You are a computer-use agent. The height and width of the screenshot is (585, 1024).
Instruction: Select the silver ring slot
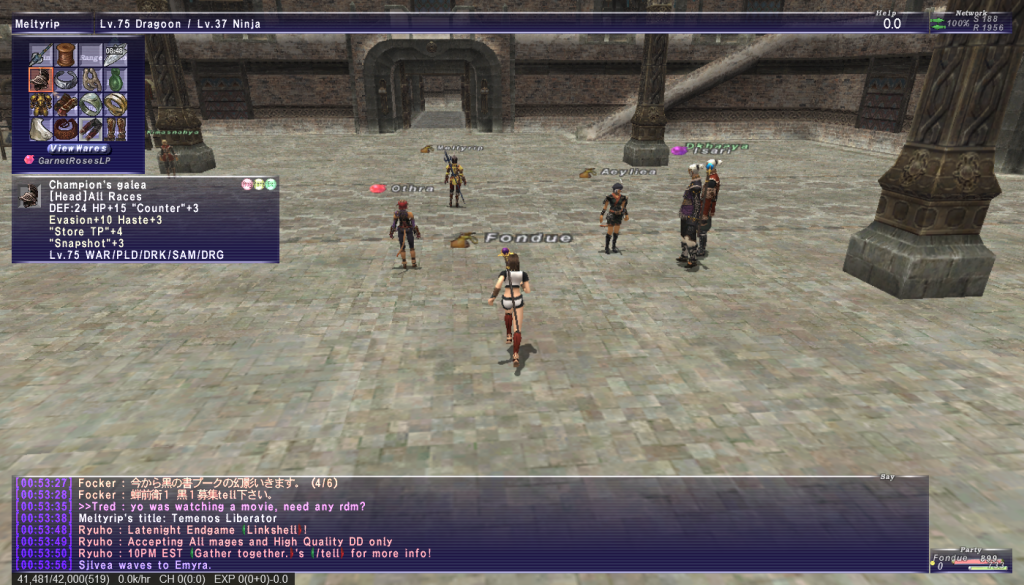click(x=90, y=104)
